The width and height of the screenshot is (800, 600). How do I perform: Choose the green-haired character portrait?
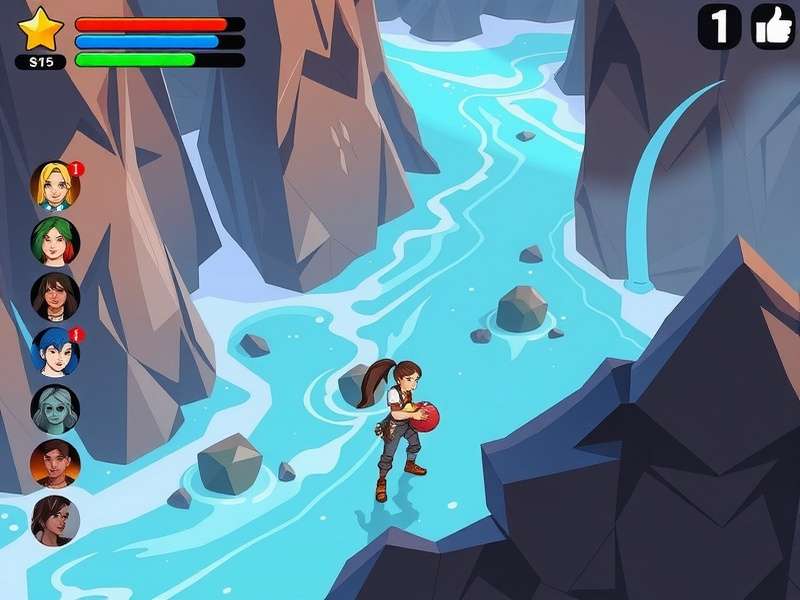tap(54, 241)
